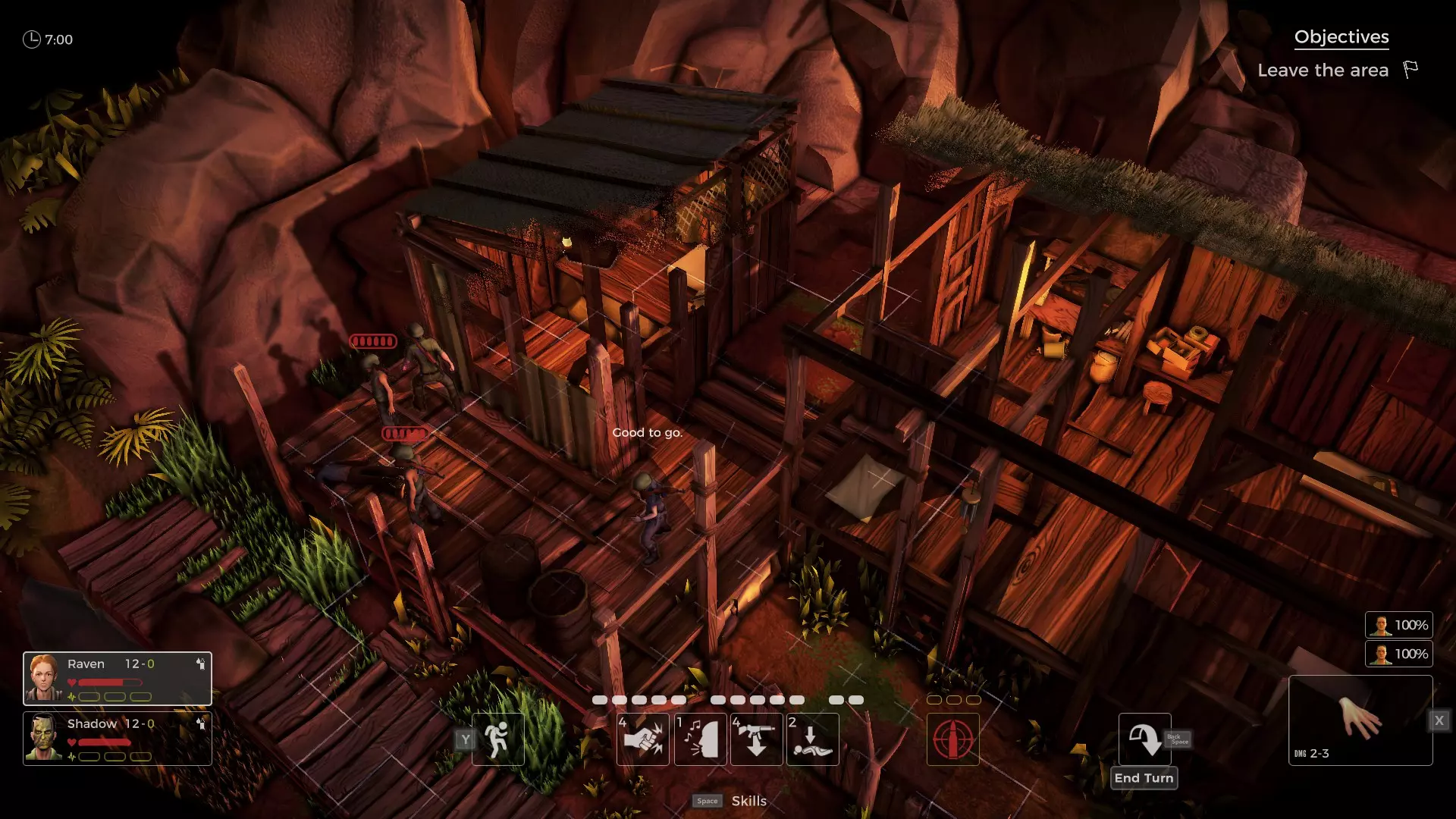Viewport: 1456px width, 819px height.
Task: Select the bare hand weapon slot
Action: point(1360,720)
